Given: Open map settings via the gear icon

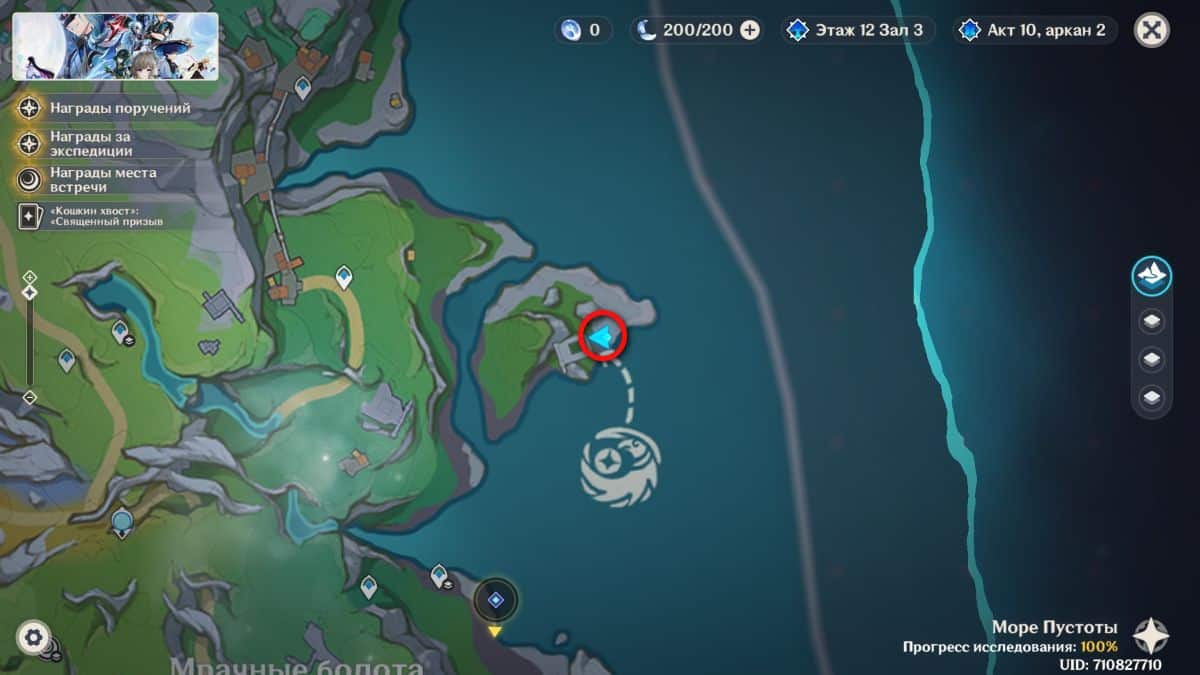Looking at the screenshot, I should coord(33,637).
